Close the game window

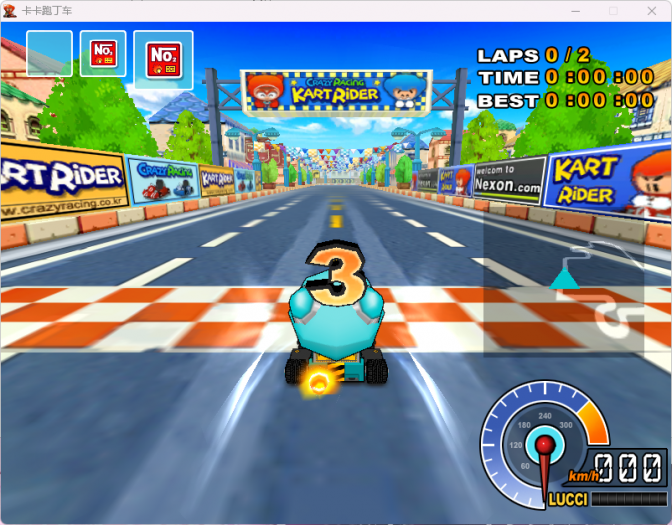(x=649, y=11)
